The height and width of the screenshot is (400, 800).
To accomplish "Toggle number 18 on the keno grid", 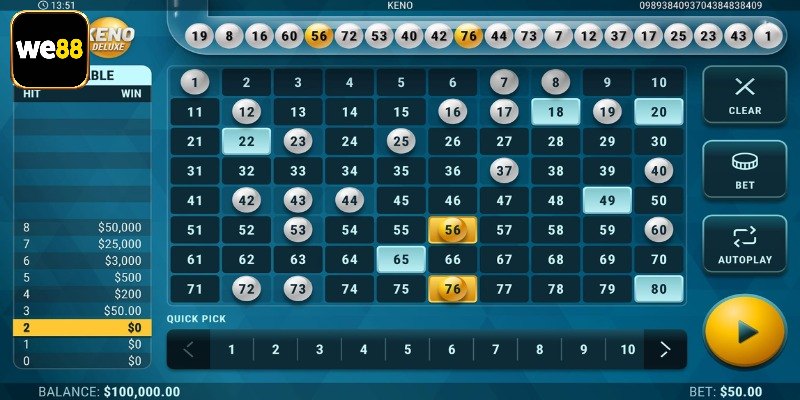I will (x=555, y=112).
